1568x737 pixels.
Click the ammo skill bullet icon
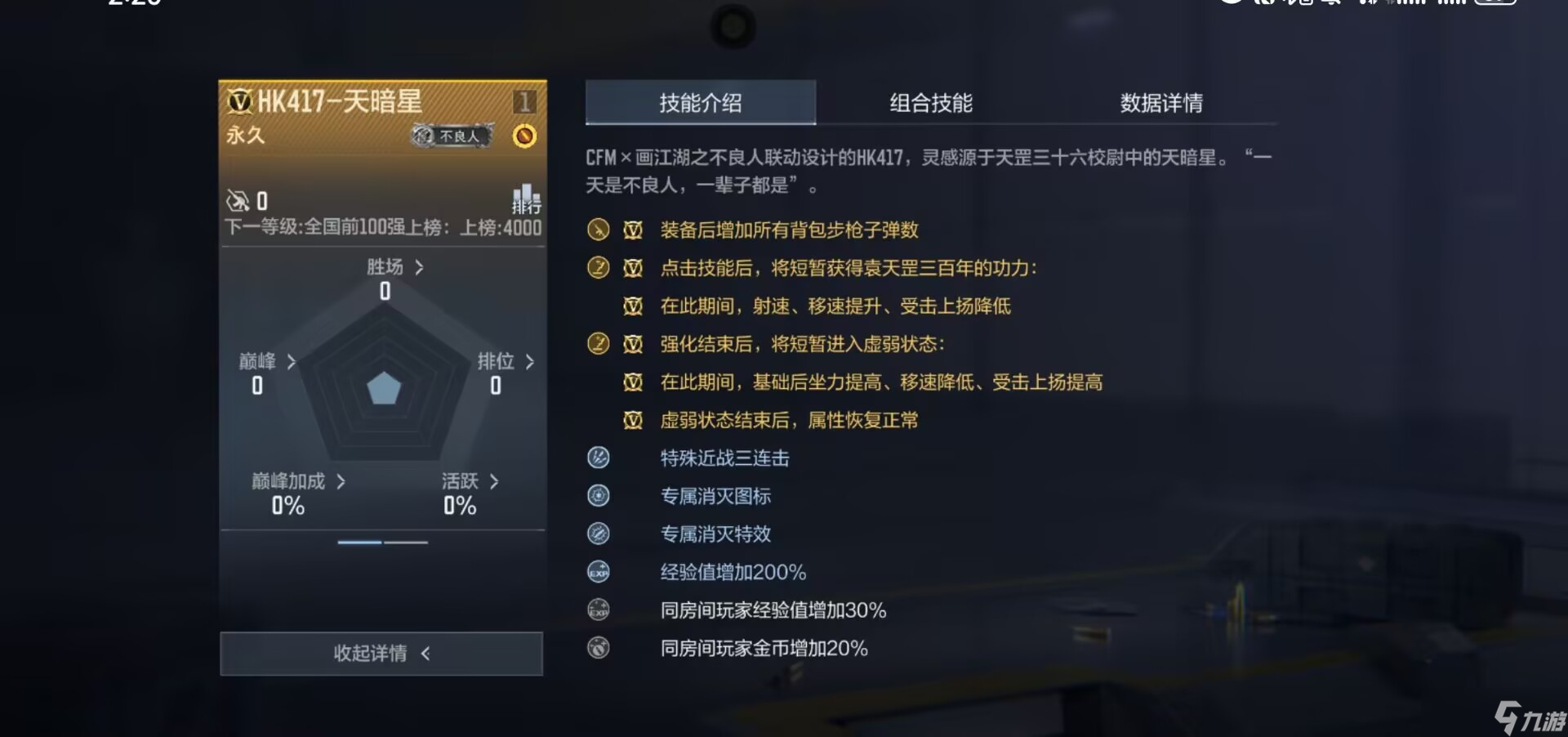coord(599,230)
